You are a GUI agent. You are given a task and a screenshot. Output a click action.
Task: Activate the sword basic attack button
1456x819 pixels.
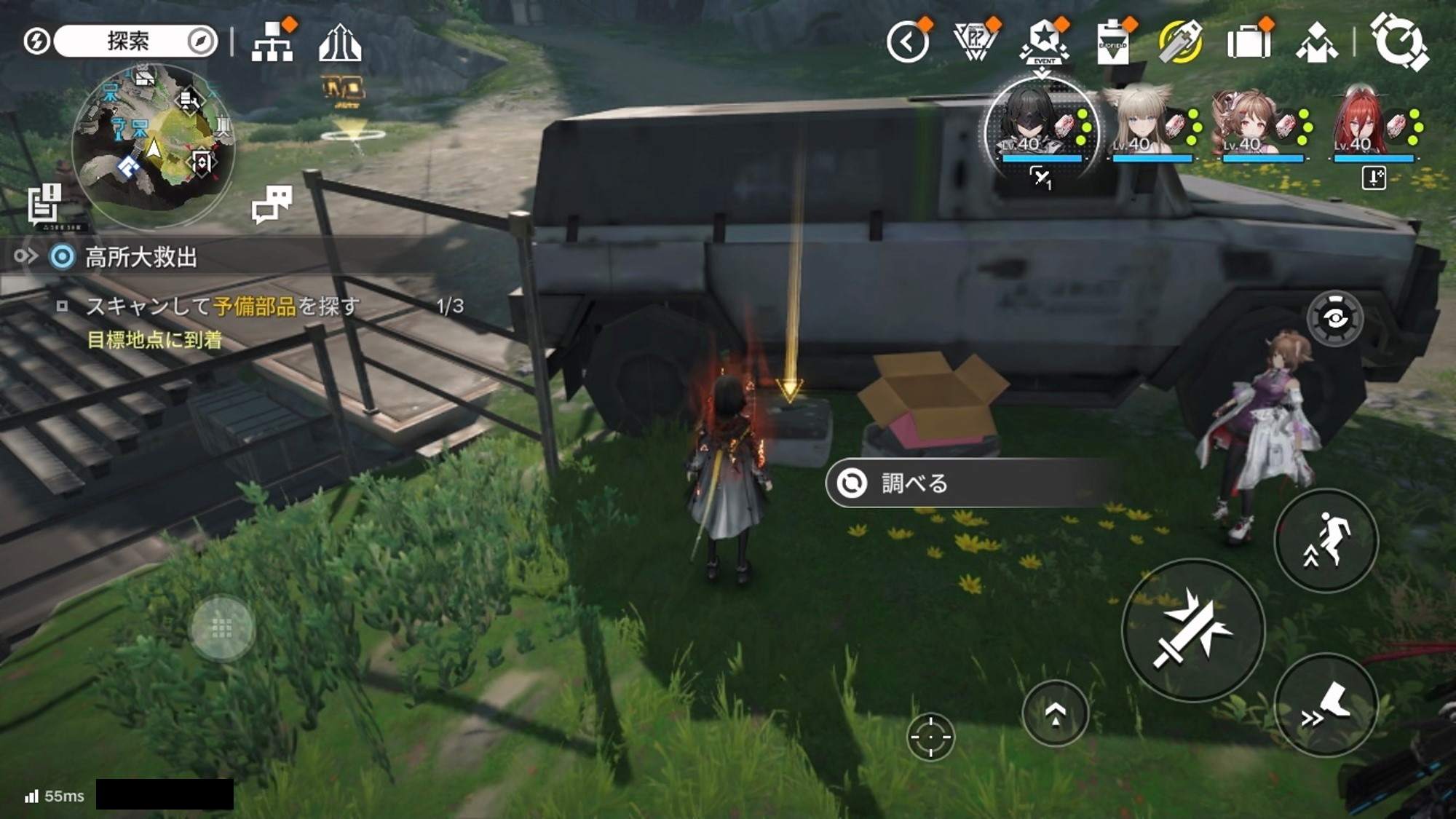point(1192,630)
